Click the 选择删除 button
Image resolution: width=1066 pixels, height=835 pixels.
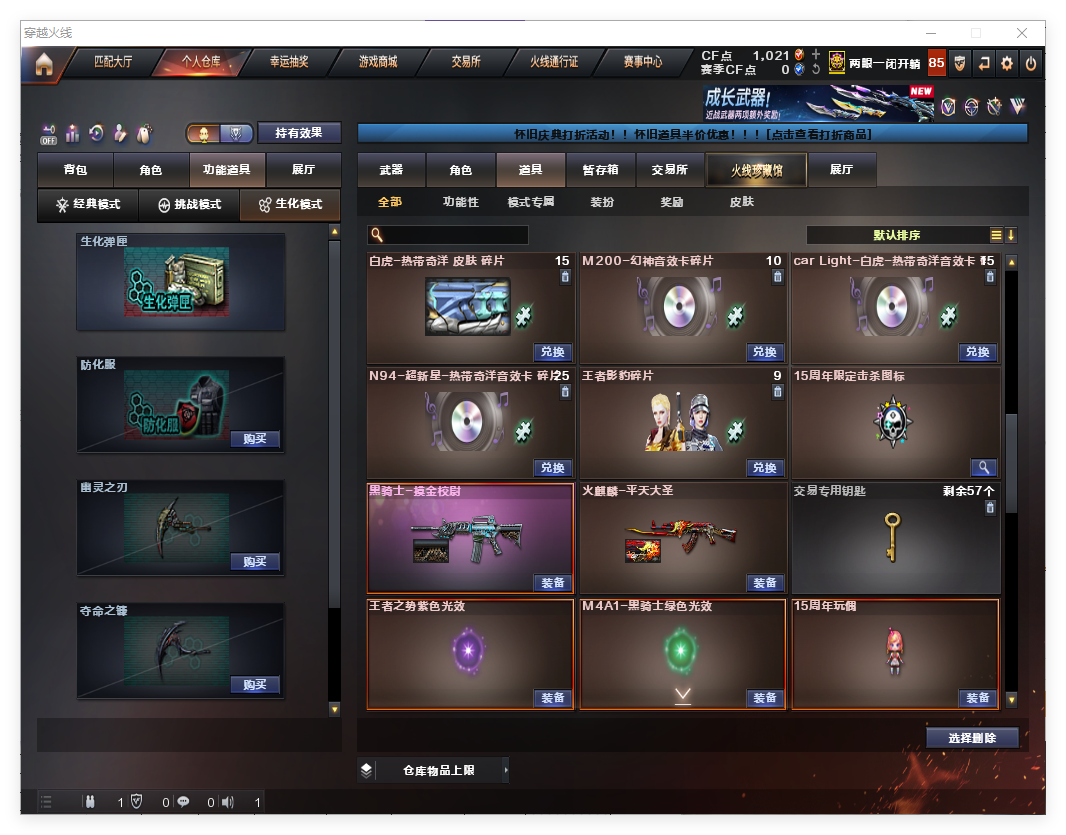pyautogui.click(x=972, y=738)
